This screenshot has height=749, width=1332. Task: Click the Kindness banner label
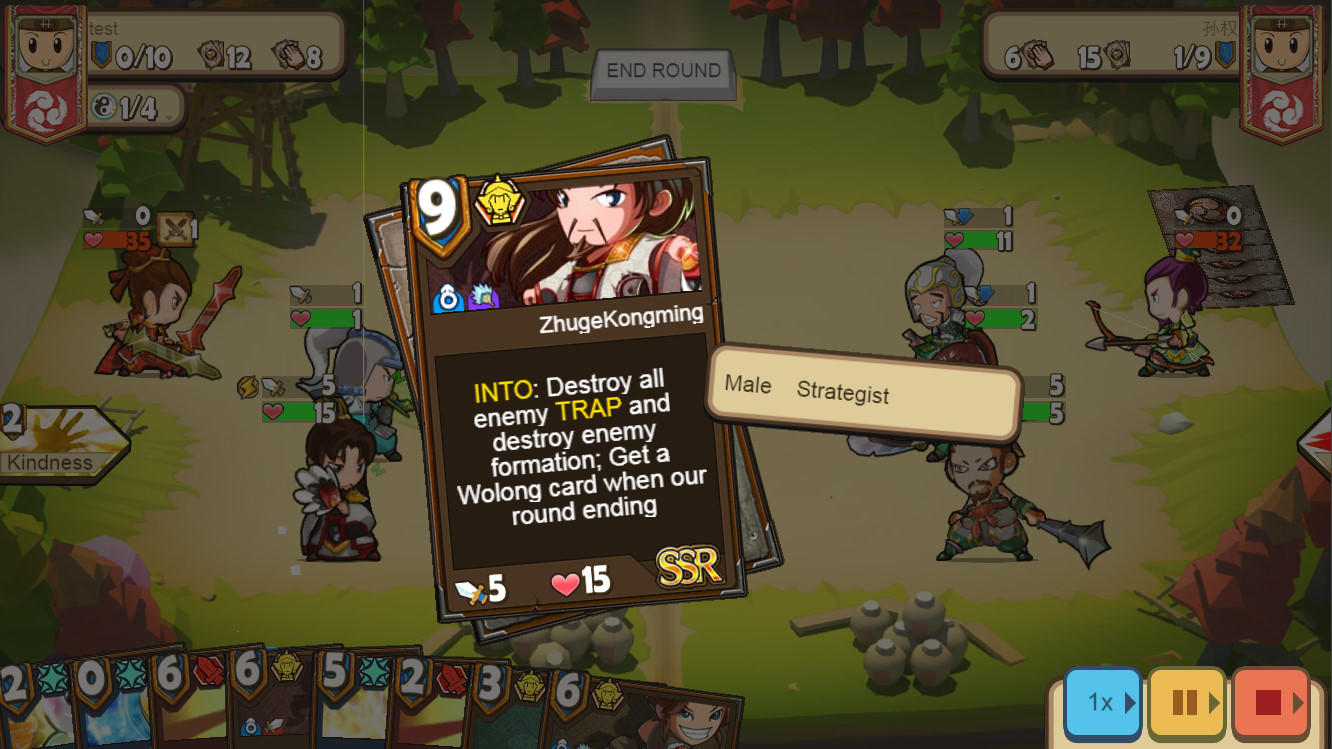click(50, 462)
